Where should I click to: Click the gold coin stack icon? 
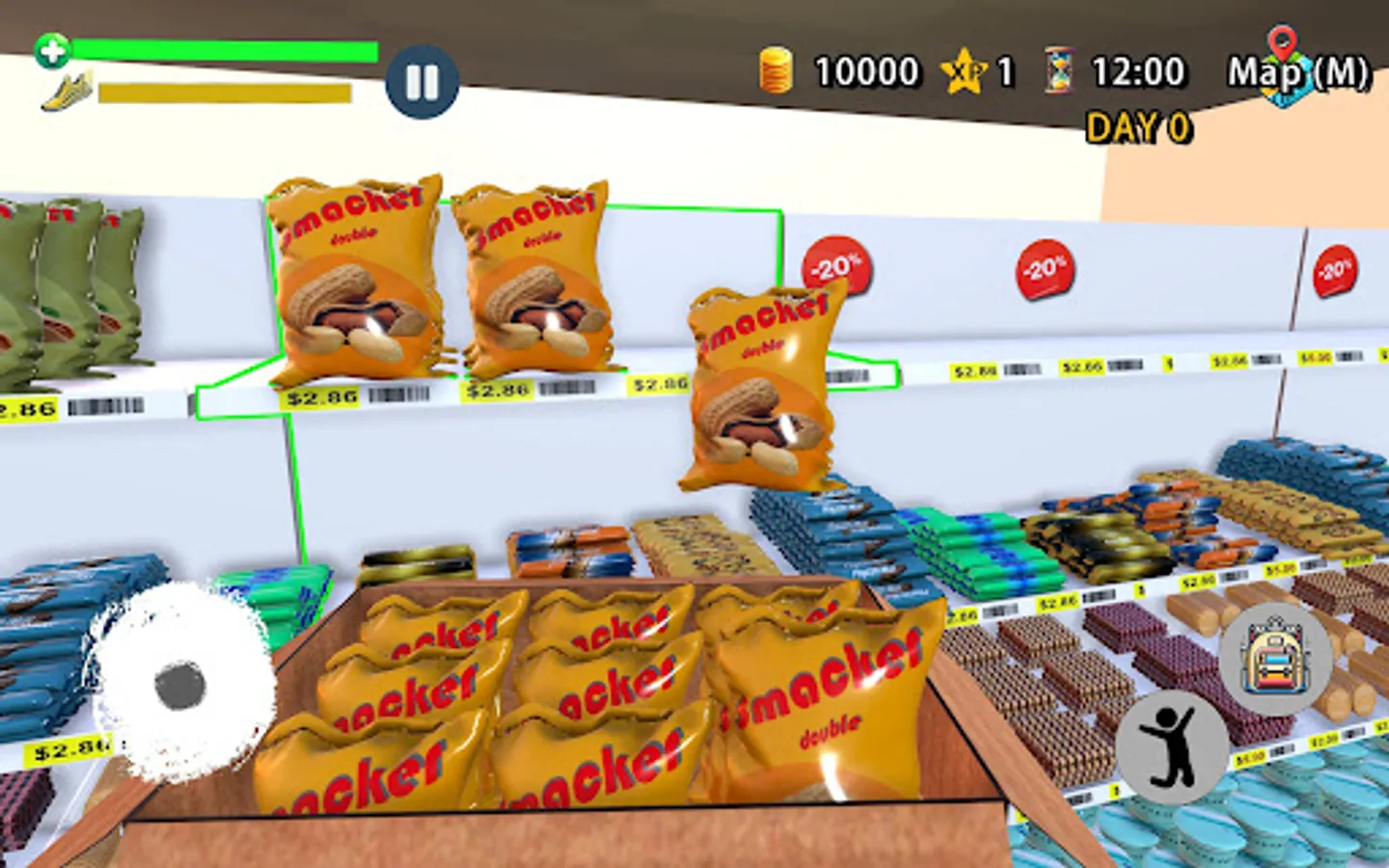coord(777,68)
